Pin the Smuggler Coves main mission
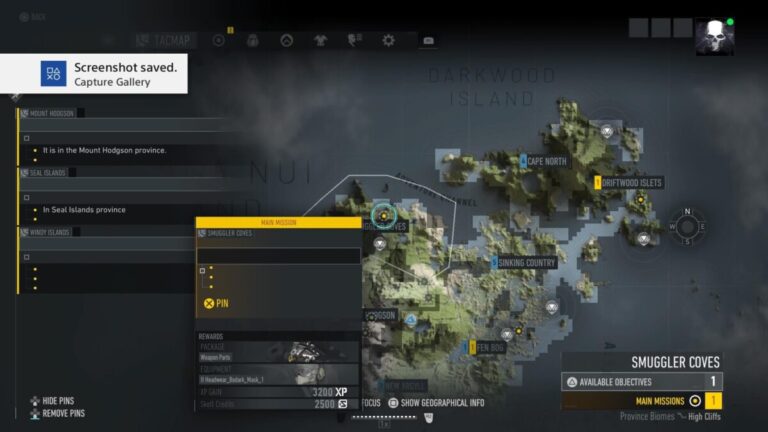The width and height of the screenshot is (768, 432). 217,302
